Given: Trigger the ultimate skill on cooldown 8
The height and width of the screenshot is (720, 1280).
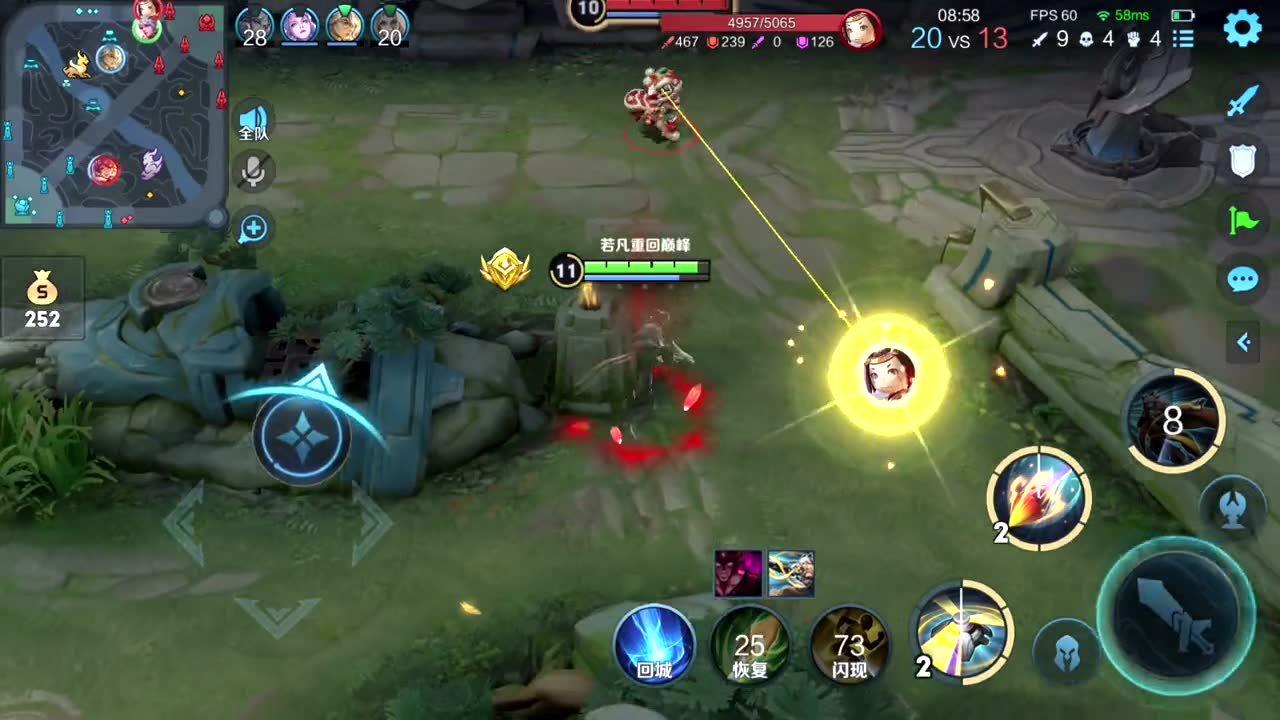Looking at the screenshot, I should [x=1174, y=421].
